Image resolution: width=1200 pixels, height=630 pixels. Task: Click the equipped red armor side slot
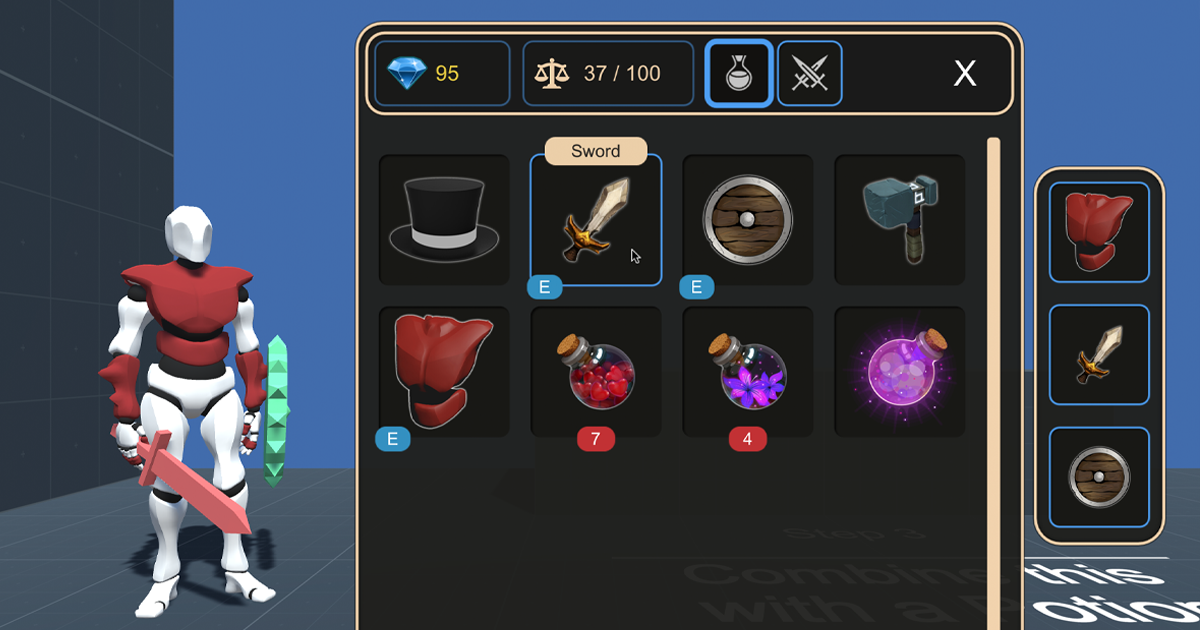click(x=1099, y=232)
